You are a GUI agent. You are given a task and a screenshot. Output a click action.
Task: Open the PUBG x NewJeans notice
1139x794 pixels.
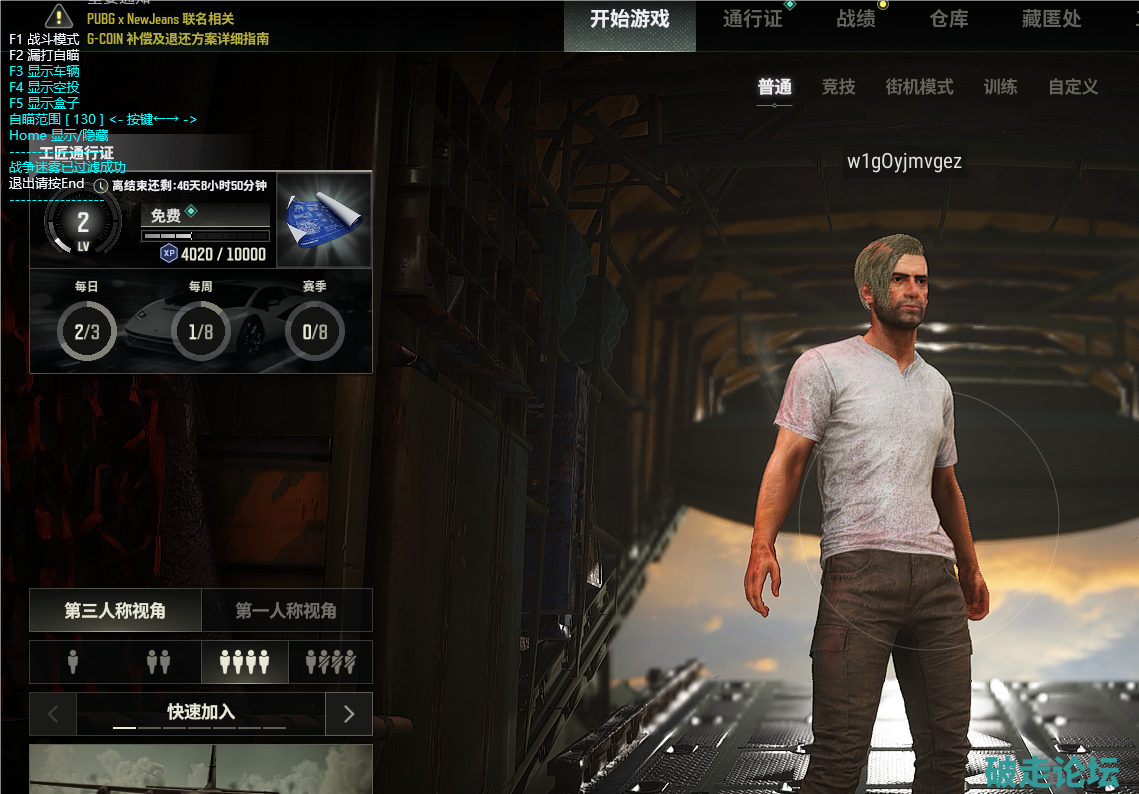(x=161, y=19)
